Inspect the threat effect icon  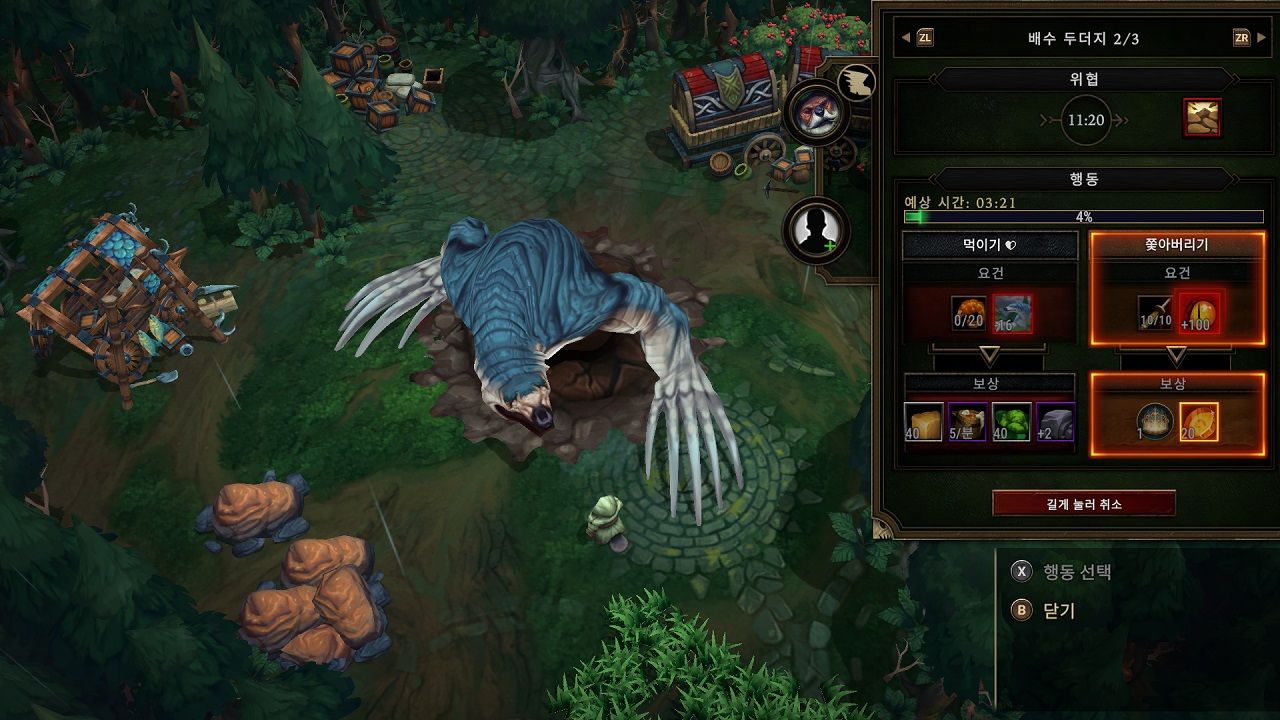tap(1201, 118)
